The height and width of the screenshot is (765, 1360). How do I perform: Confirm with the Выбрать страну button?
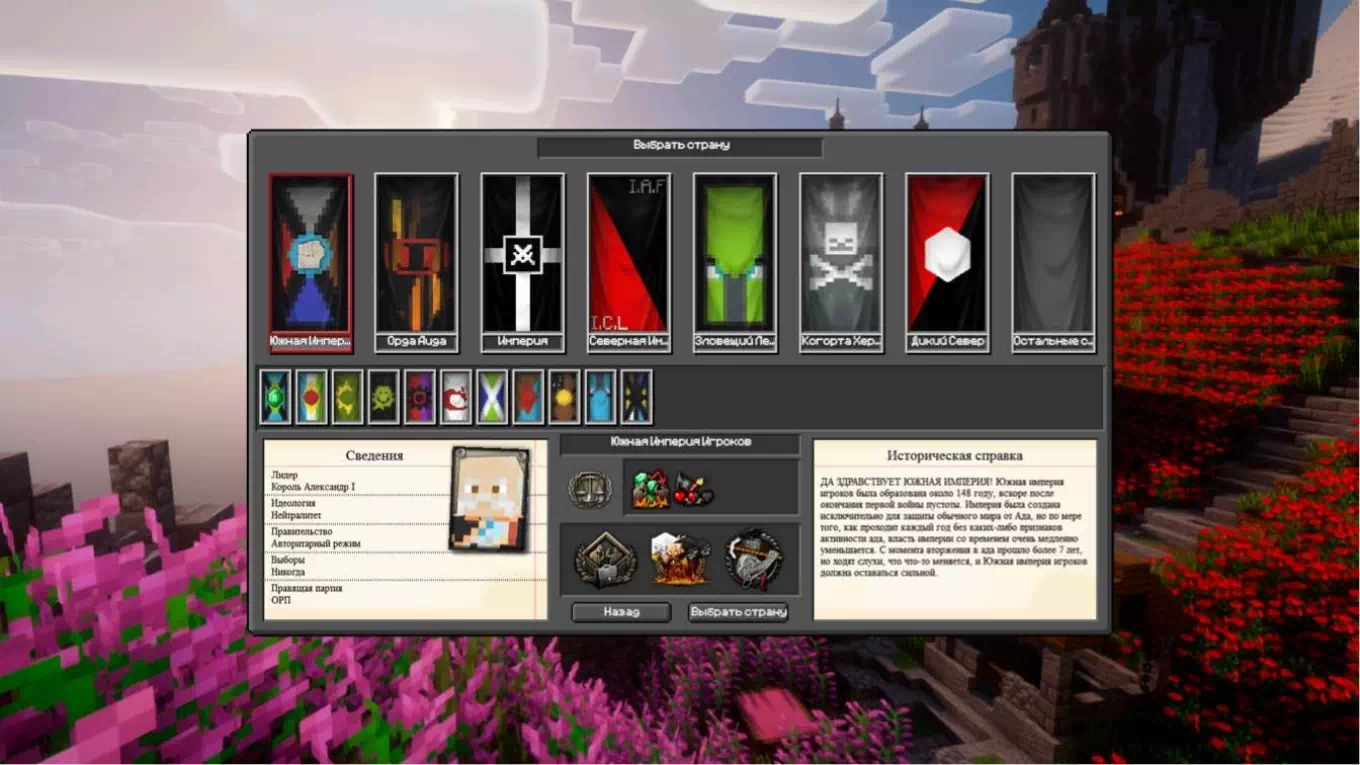[738, 612]
